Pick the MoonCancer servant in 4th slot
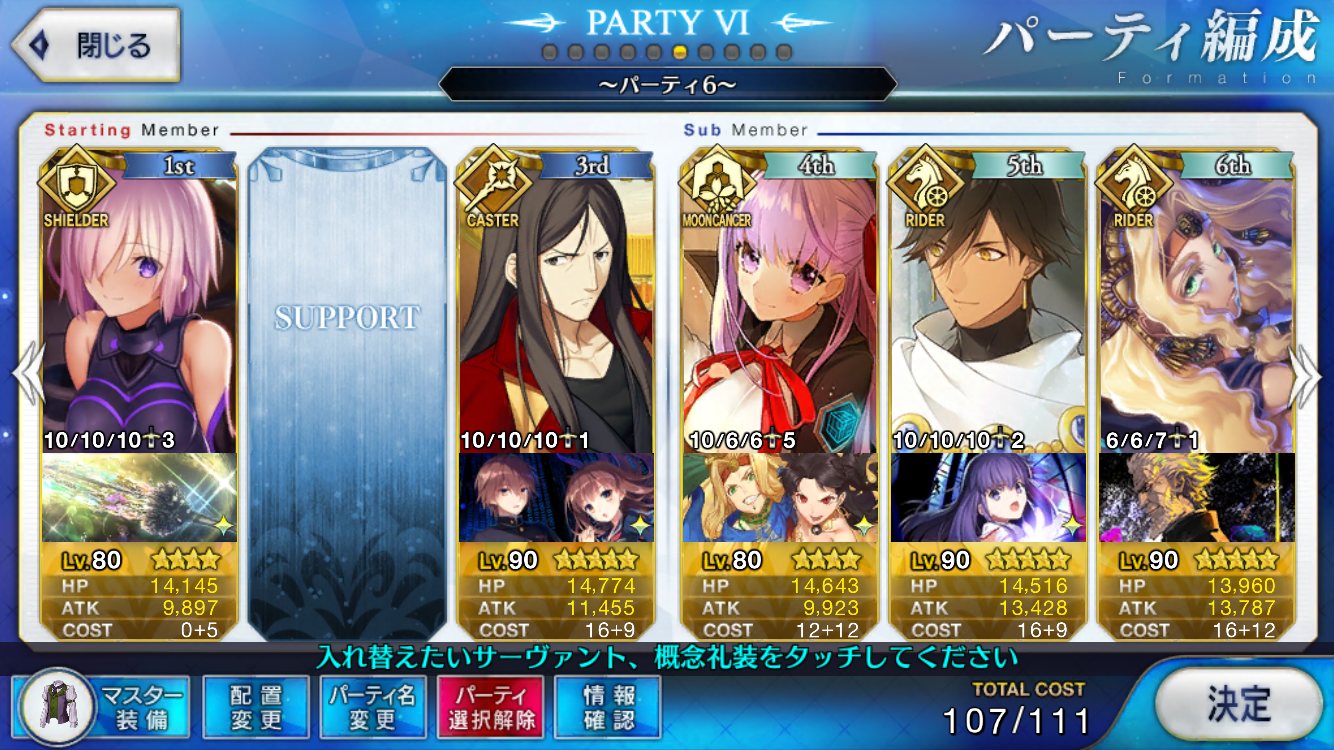 click(779, 310)
